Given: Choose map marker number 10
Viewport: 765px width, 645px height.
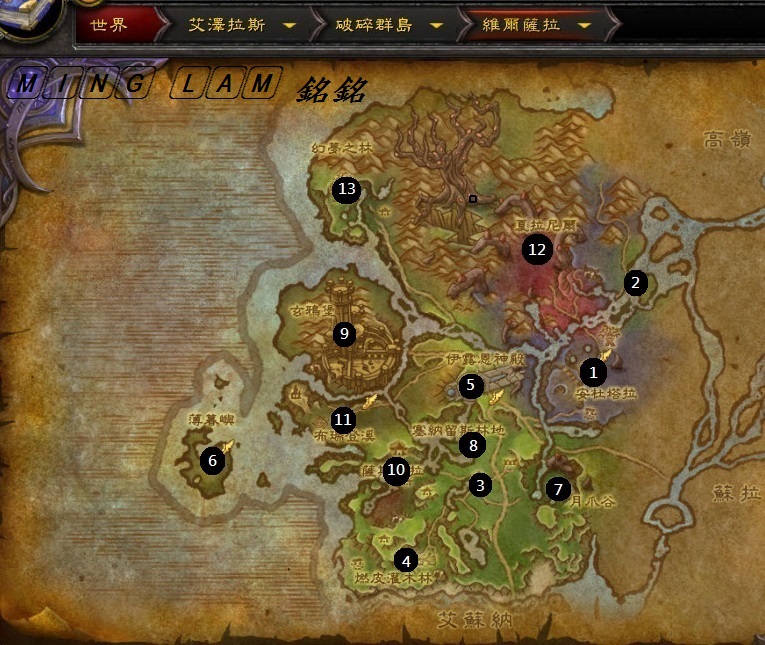Looking at the screenshot, I should tap(397, 469).
